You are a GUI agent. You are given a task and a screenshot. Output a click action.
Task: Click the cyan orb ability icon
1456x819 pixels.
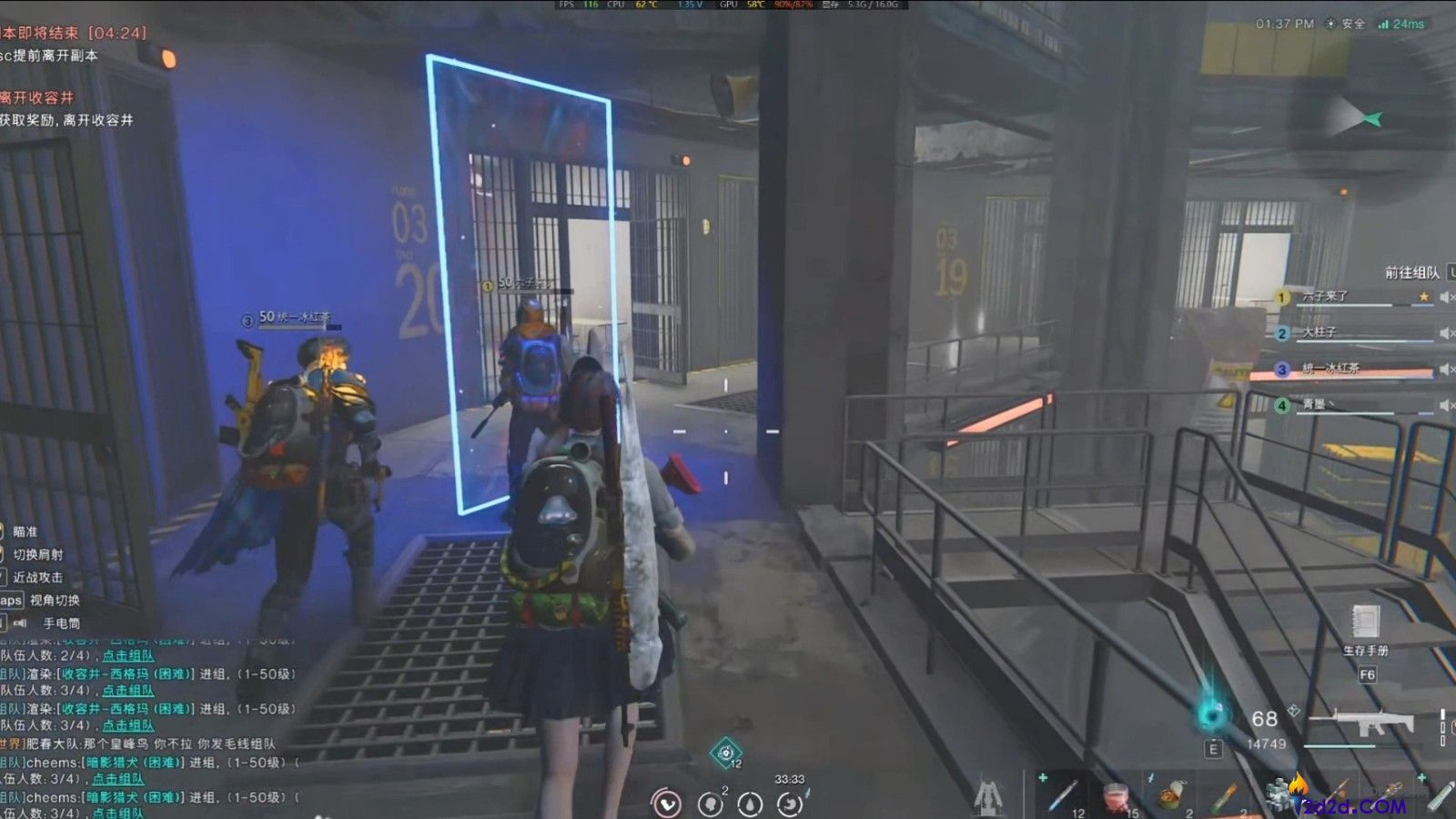pos(1212,715)
